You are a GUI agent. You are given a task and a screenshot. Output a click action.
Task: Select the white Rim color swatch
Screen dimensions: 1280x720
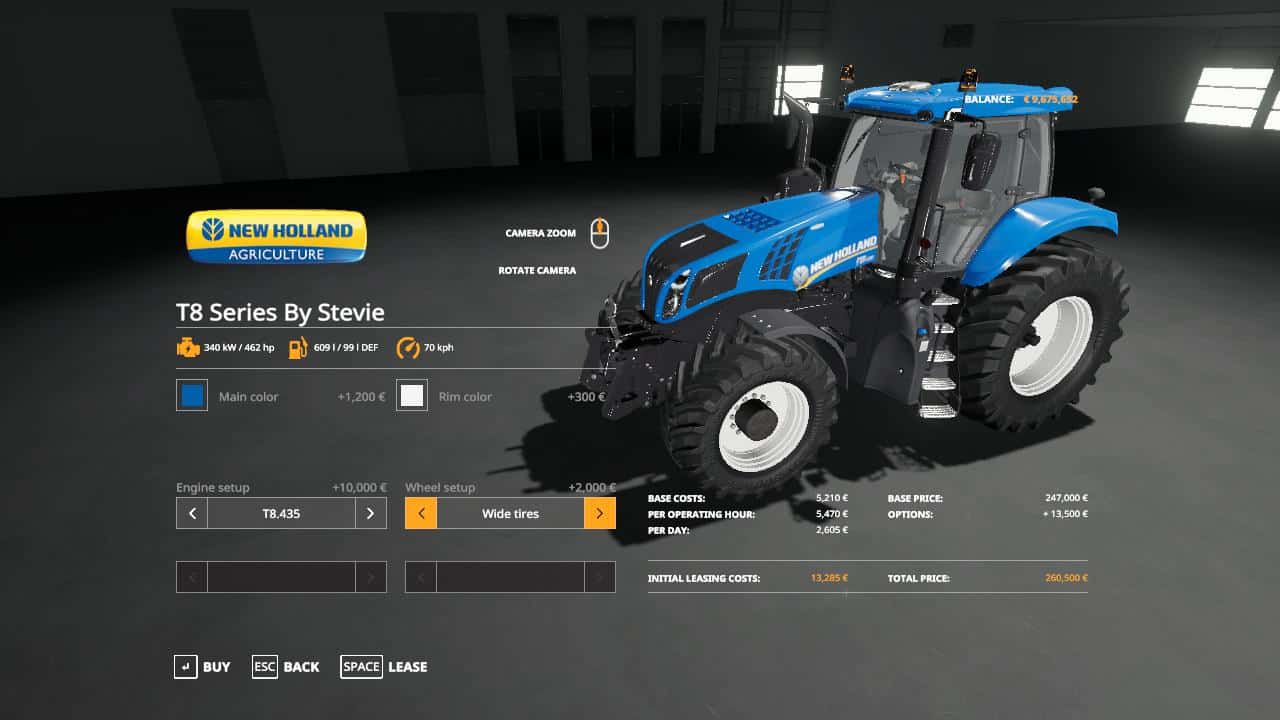pyautogui.click(x=412, y=395)
